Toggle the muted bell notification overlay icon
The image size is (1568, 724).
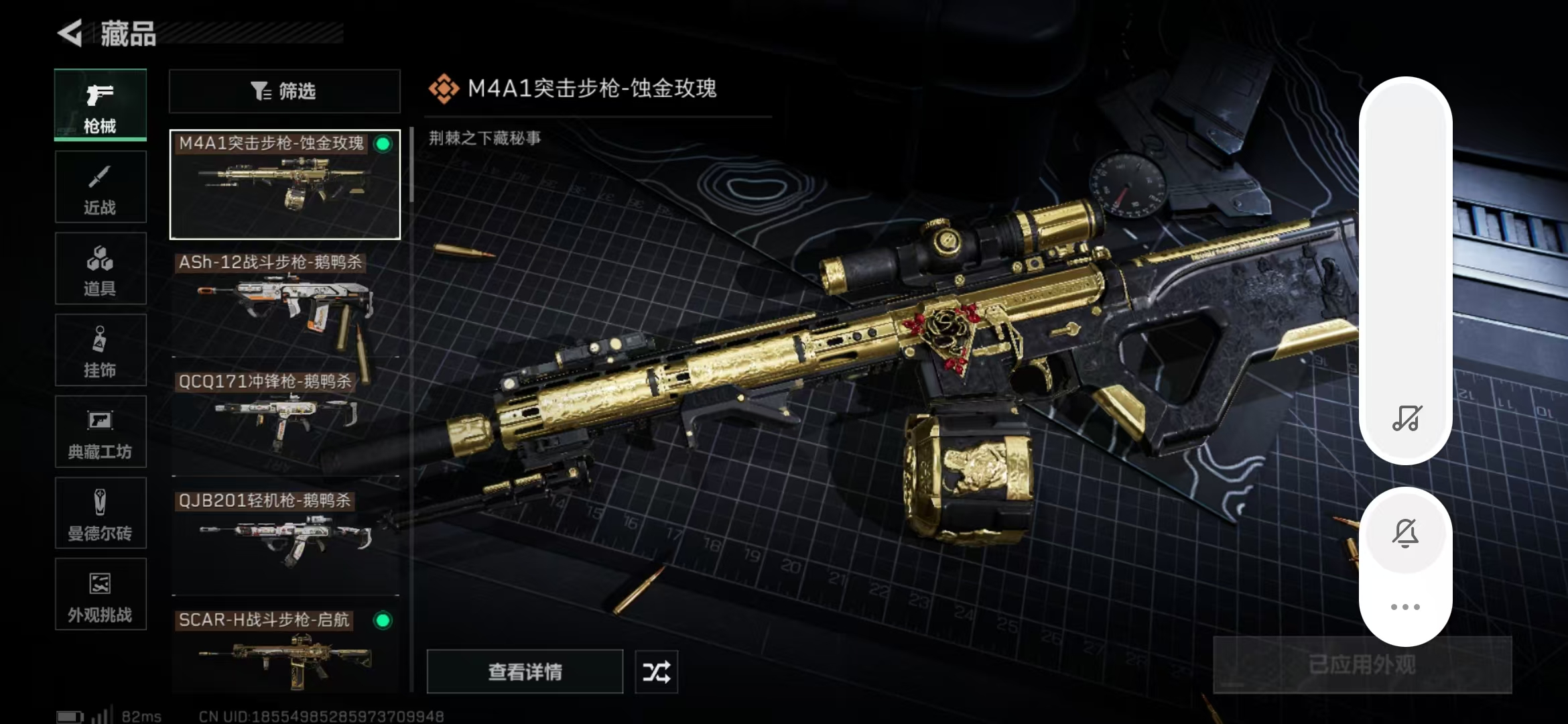coord(1405,533)
